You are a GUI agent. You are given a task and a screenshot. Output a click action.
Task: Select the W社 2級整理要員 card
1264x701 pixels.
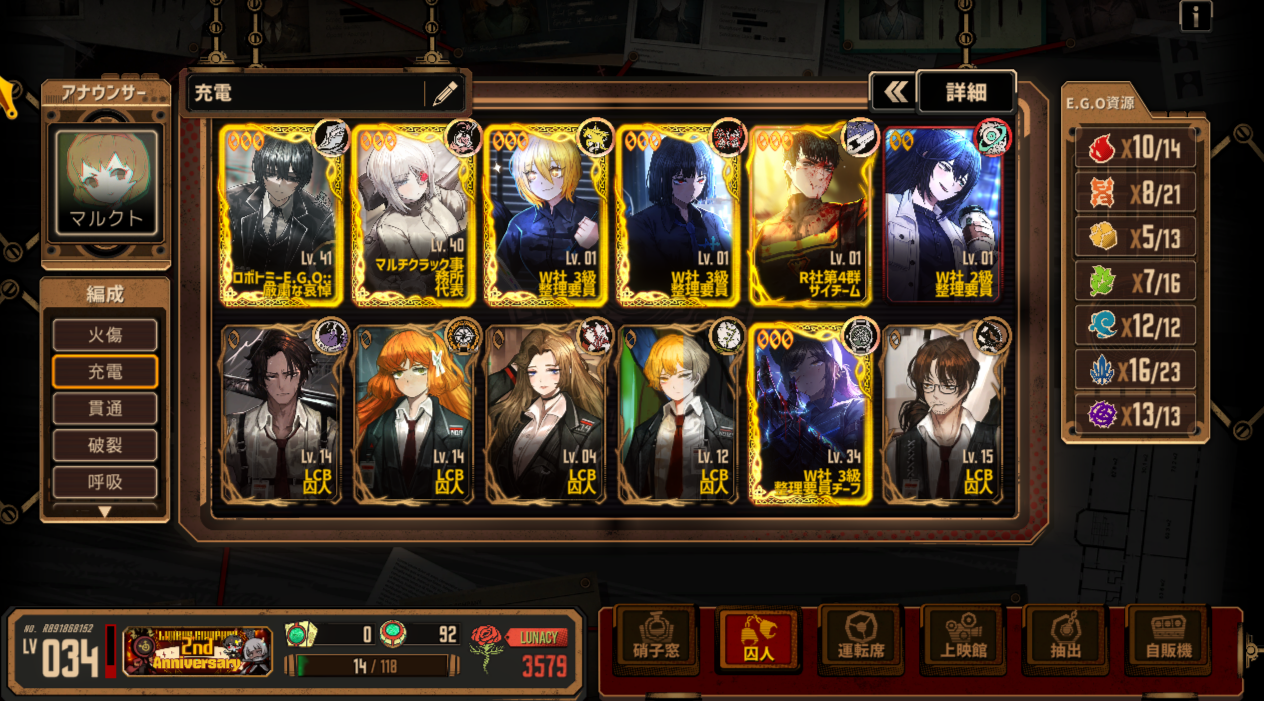[943, 215]
